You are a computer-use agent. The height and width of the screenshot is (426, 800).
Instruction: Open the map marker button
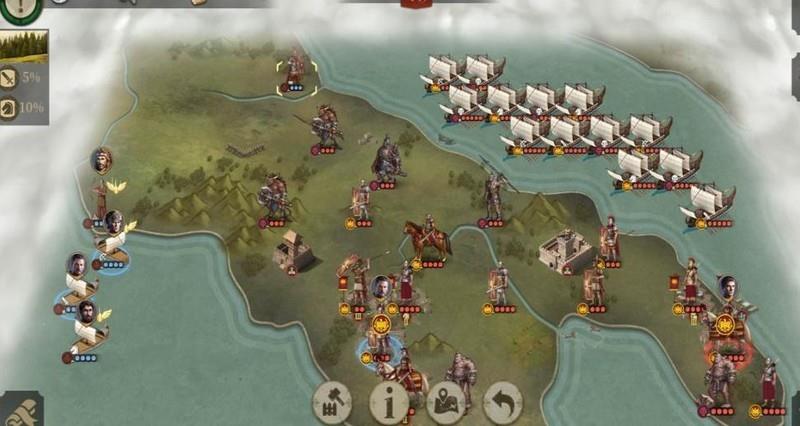[446, 402]
